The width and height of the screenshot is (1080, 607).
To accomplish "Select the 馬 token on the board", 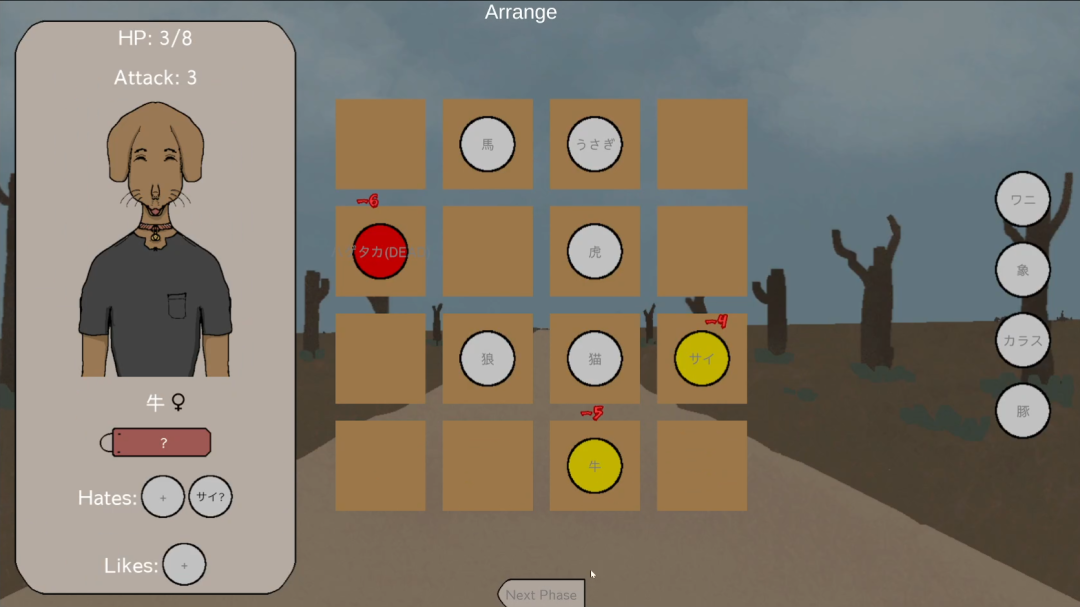I will point(487,144).
